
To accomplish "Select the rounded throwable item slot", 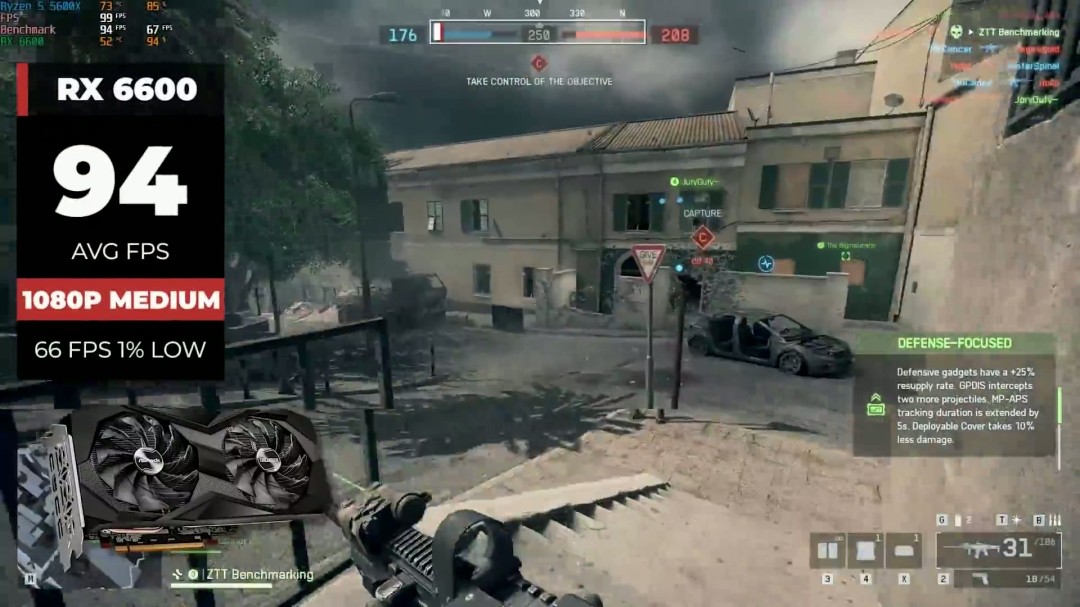I will click(x=903, y=550).
